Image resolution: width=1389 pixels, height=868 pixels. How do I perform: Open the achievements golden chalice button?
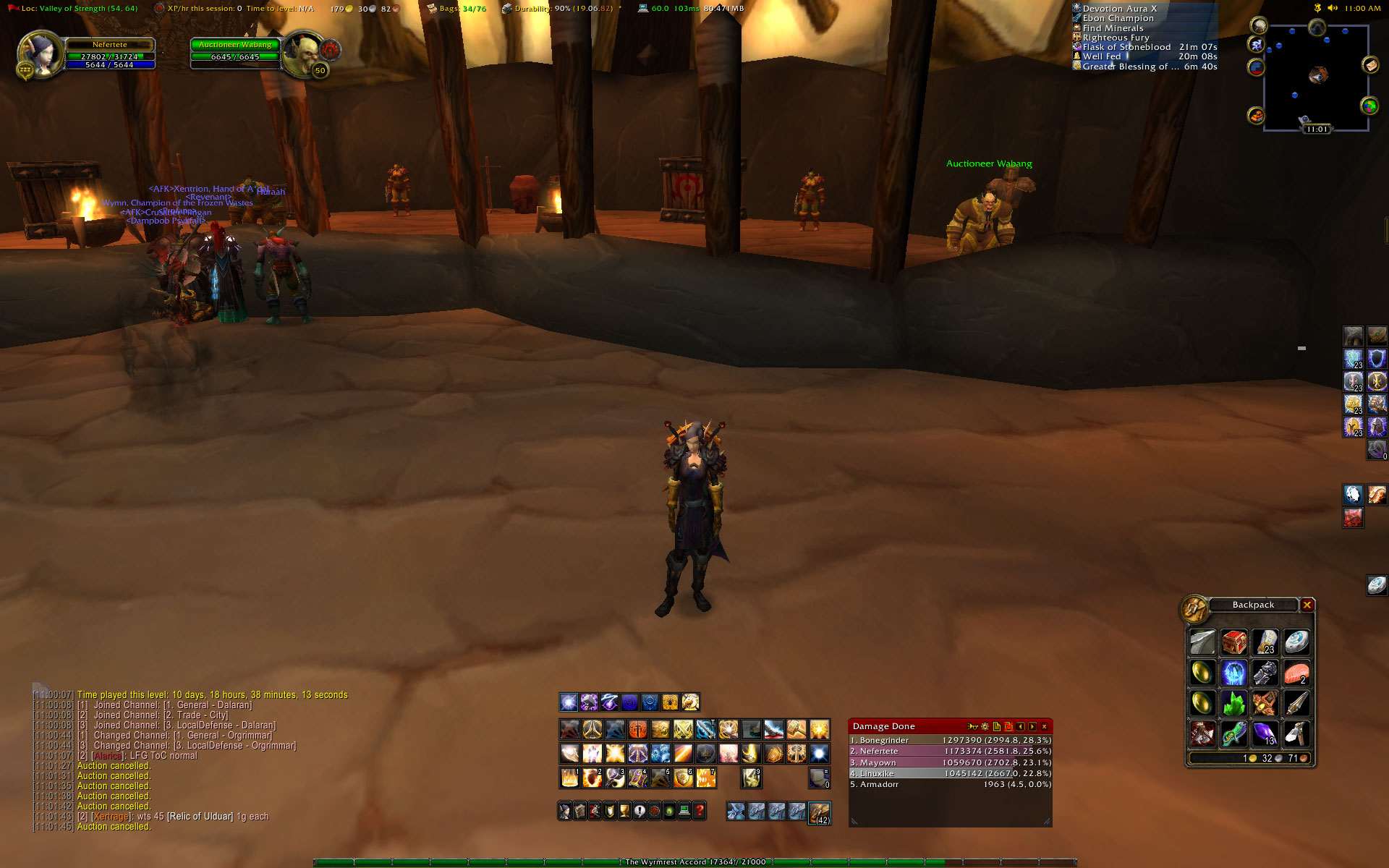point(624,811)
